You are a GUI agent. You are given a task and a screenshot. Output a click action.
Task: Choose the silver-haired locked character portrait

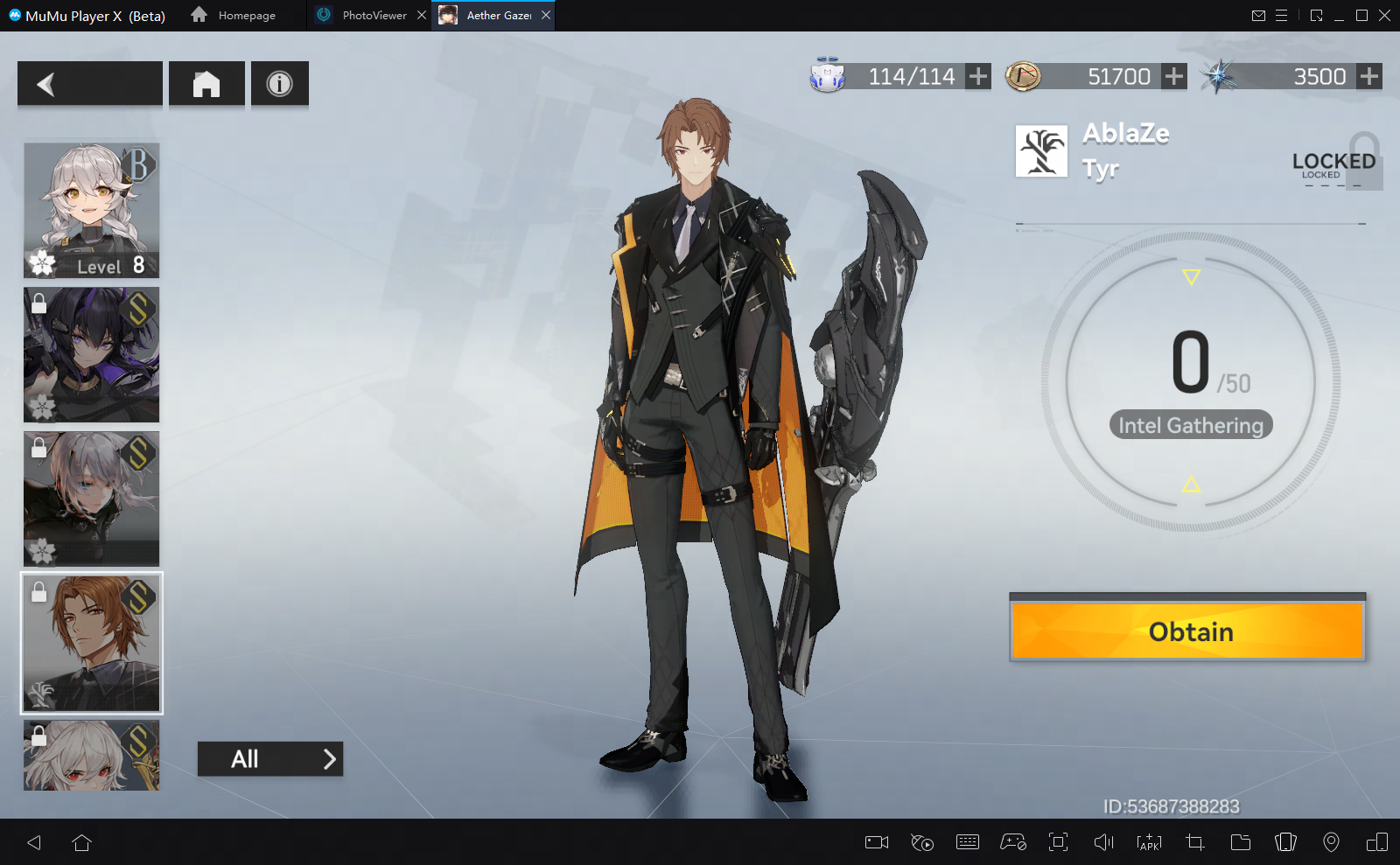tap(92, 499)
